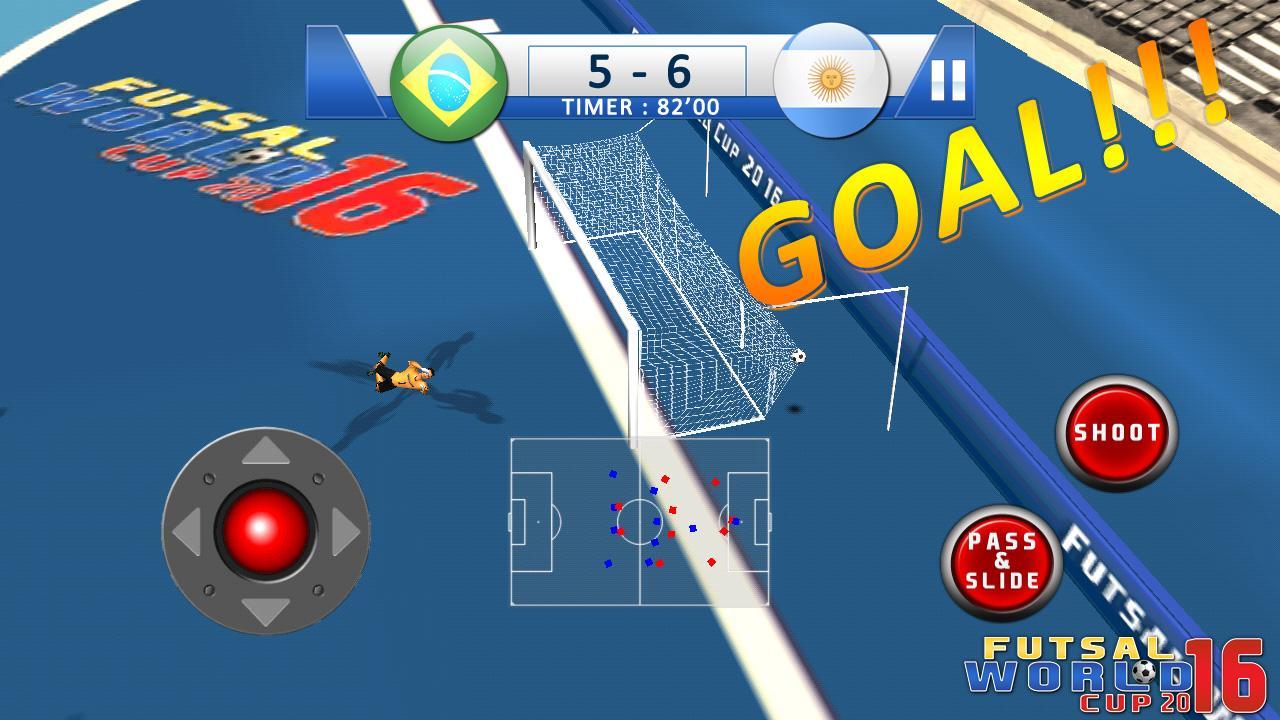
Task: Tap the minimap radar at center court
Action: coord(640,520)
